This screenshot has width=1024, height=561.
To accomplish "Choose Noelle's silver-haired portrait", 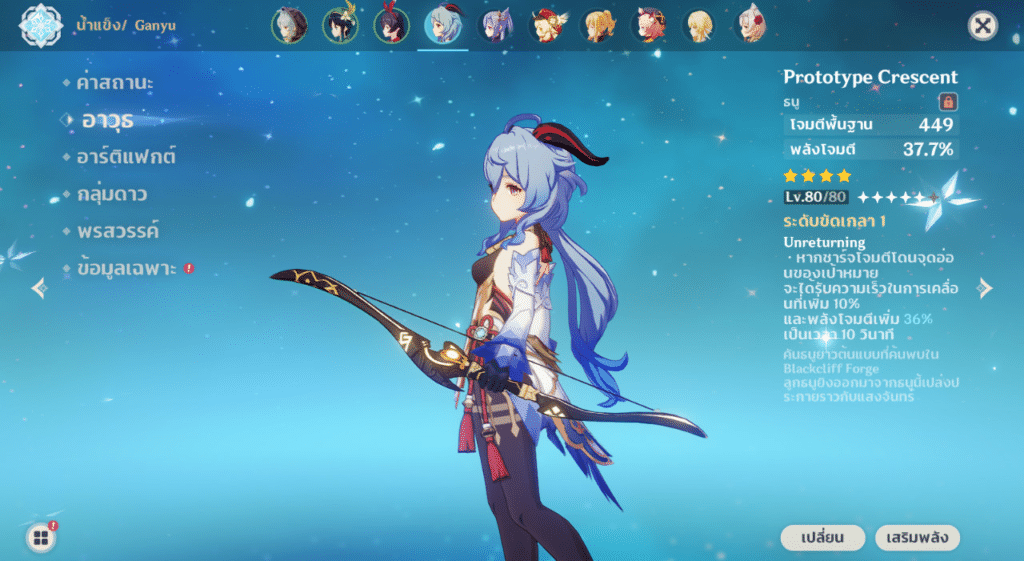I will 753,25.
